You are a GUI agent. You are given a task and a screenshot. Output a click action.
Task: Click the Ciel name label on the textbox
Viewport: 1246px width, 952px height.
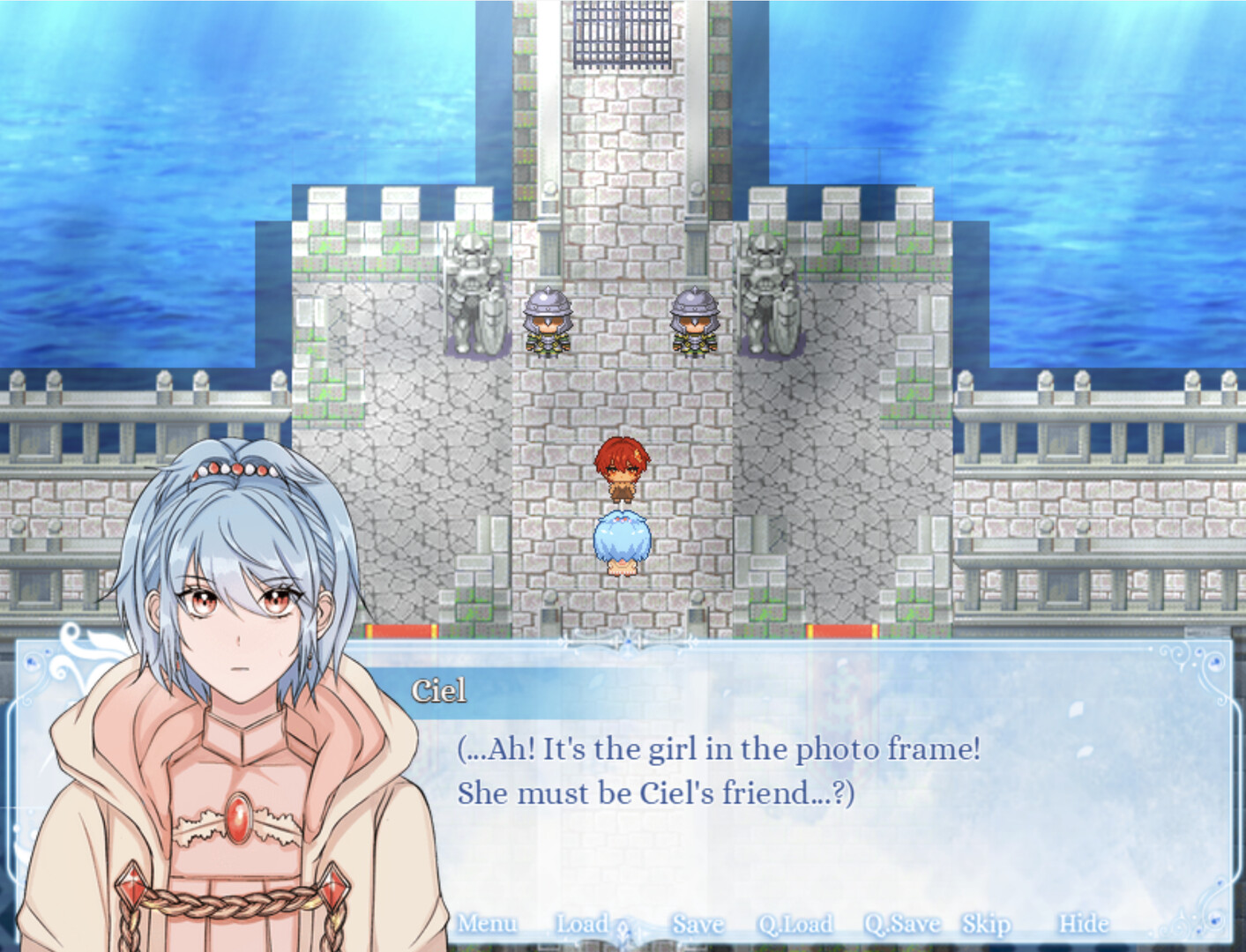[x=439, y=693]
